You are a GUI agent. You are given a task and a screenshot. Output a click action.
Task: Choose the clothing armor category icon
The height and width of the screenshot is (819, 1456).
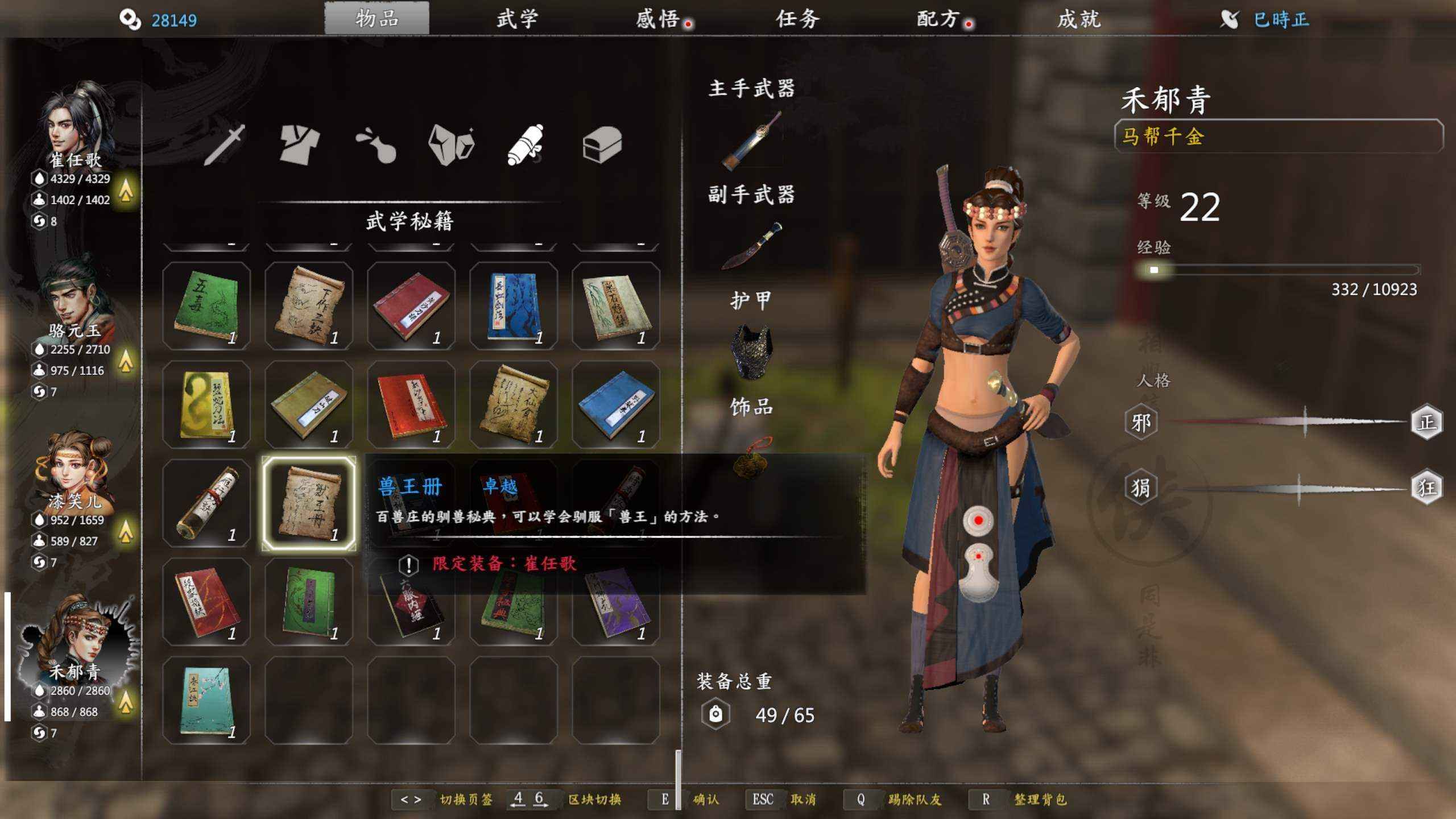pos(300,144)
